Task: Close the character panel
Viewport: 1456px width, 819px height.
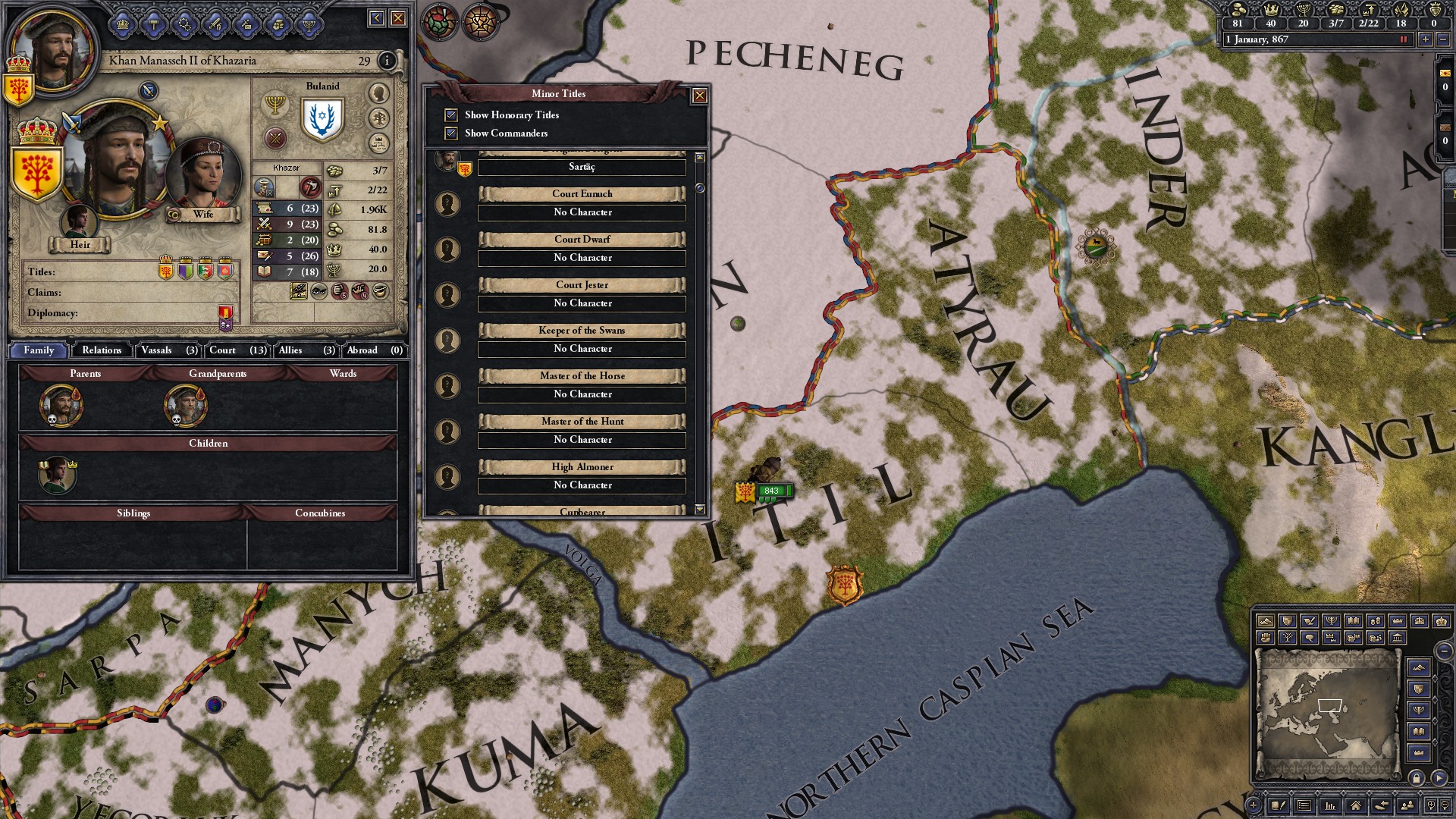Action: [x=397, y=18]
